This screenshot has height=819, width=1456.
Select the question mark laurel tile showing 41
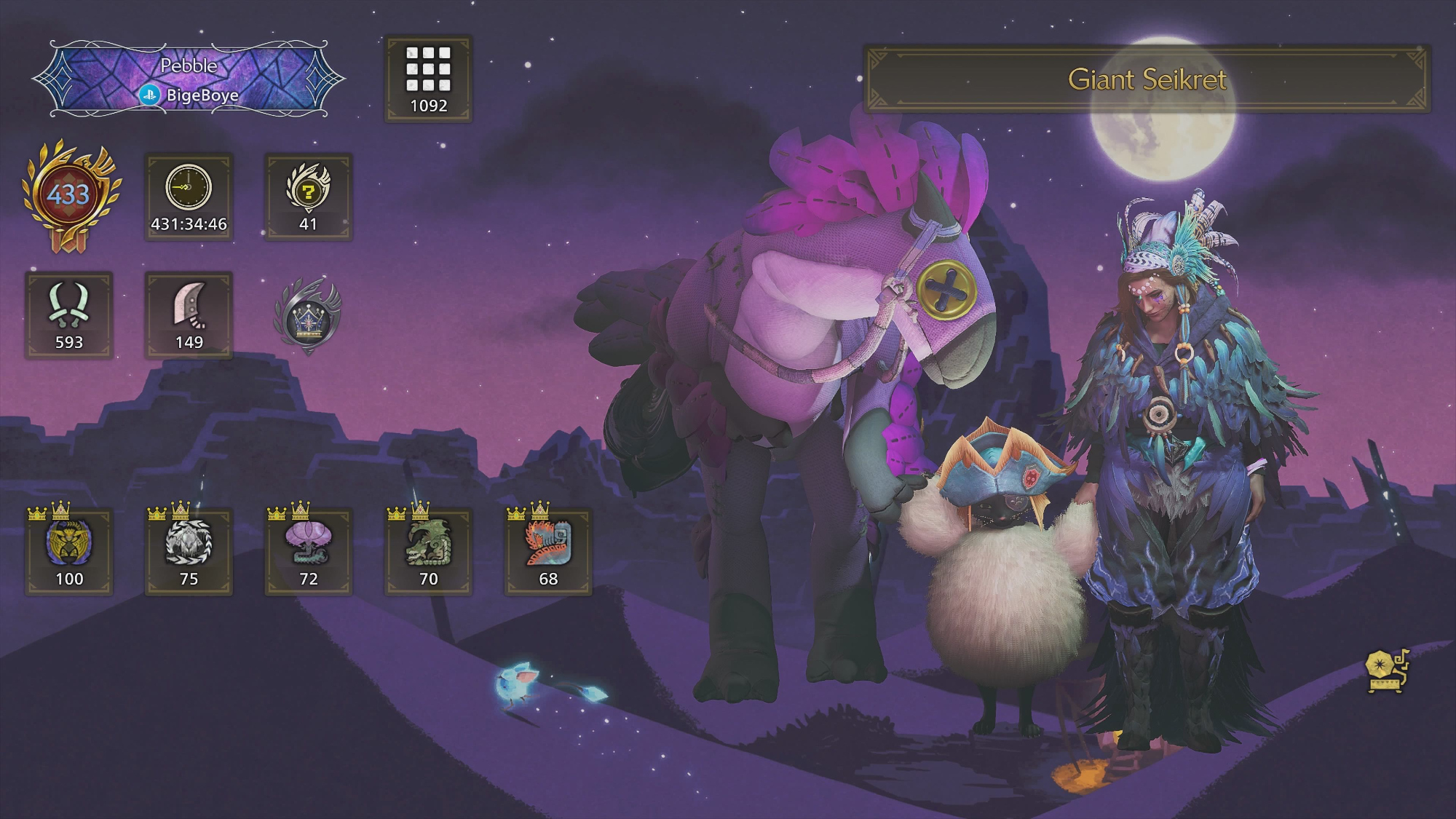[x=309, y=197]
